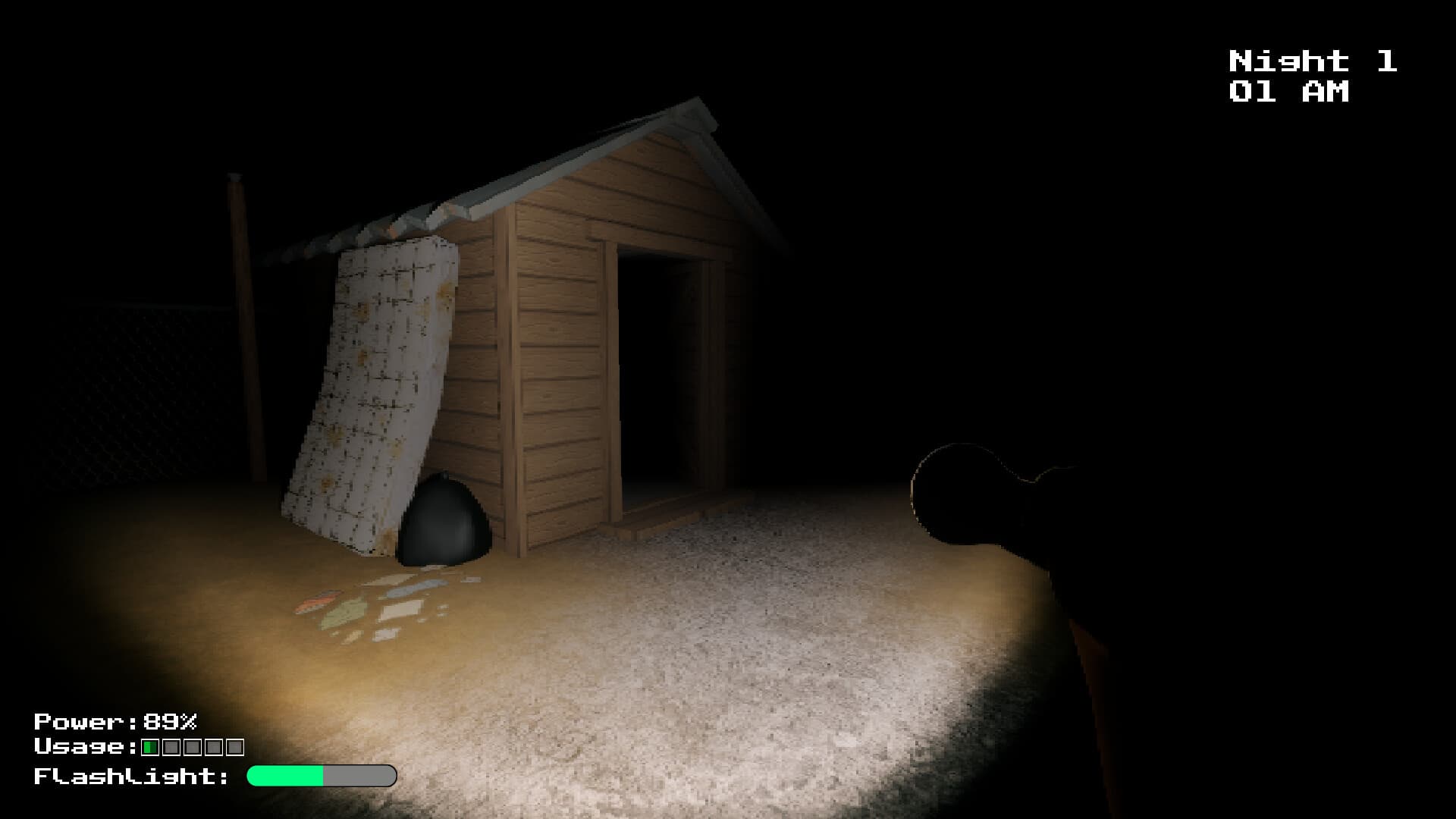The width and height of the screenshot is (1456, 819).
Task: Toggle the last Usage box
Action: pos(234,748)
